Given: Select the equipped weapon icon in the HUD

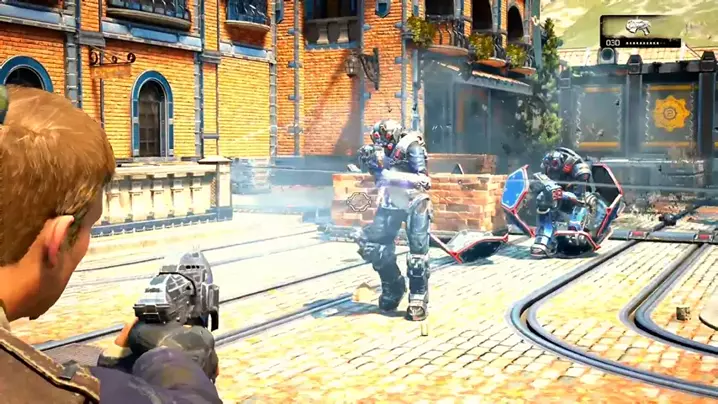Looking at the screenshot, I should pos(639,27).
